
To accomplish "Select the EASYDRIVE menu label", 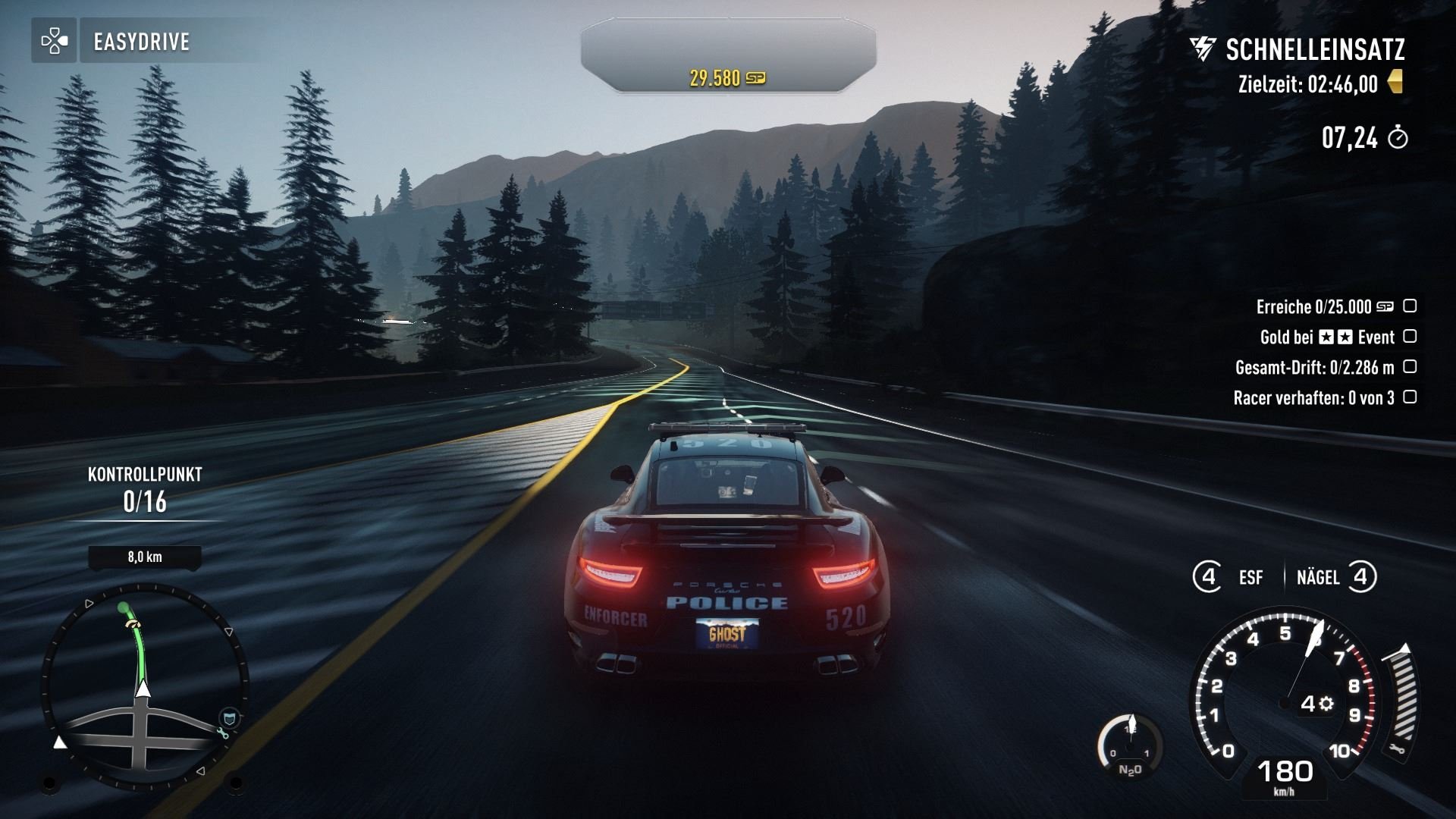I will [140, 42].
